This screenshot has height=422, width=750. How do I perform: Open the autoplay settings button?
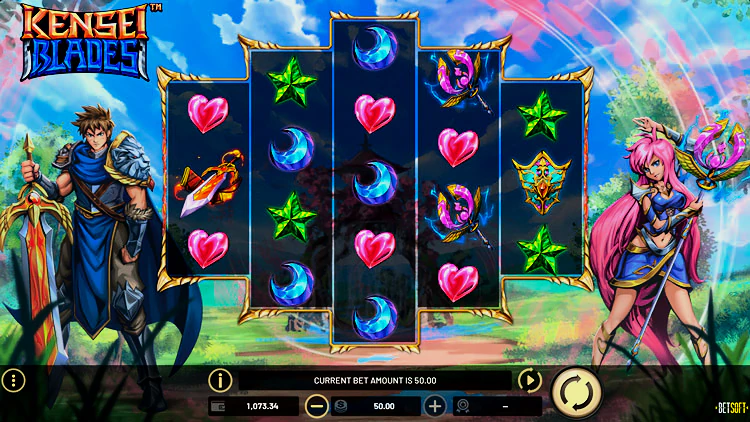point(529,380)
